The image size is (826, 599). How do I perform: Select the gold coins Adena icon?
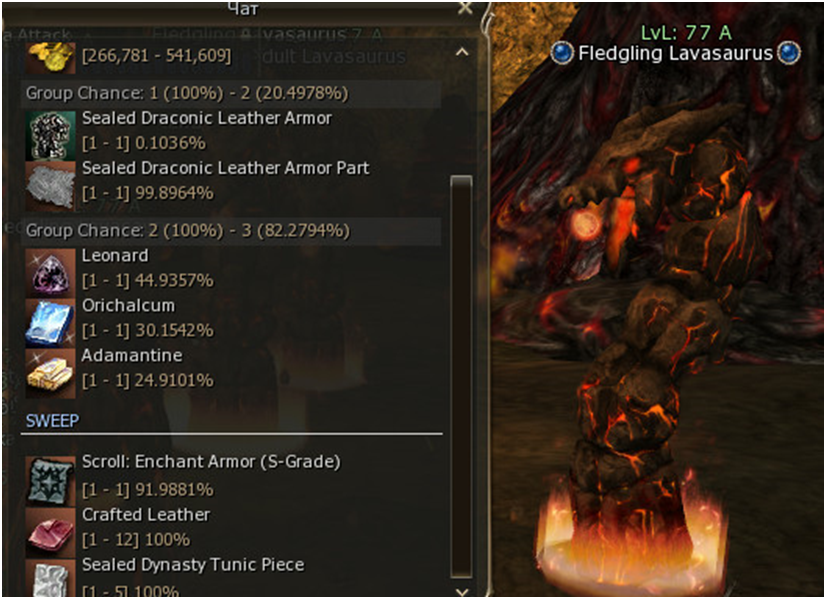[49, 55]
